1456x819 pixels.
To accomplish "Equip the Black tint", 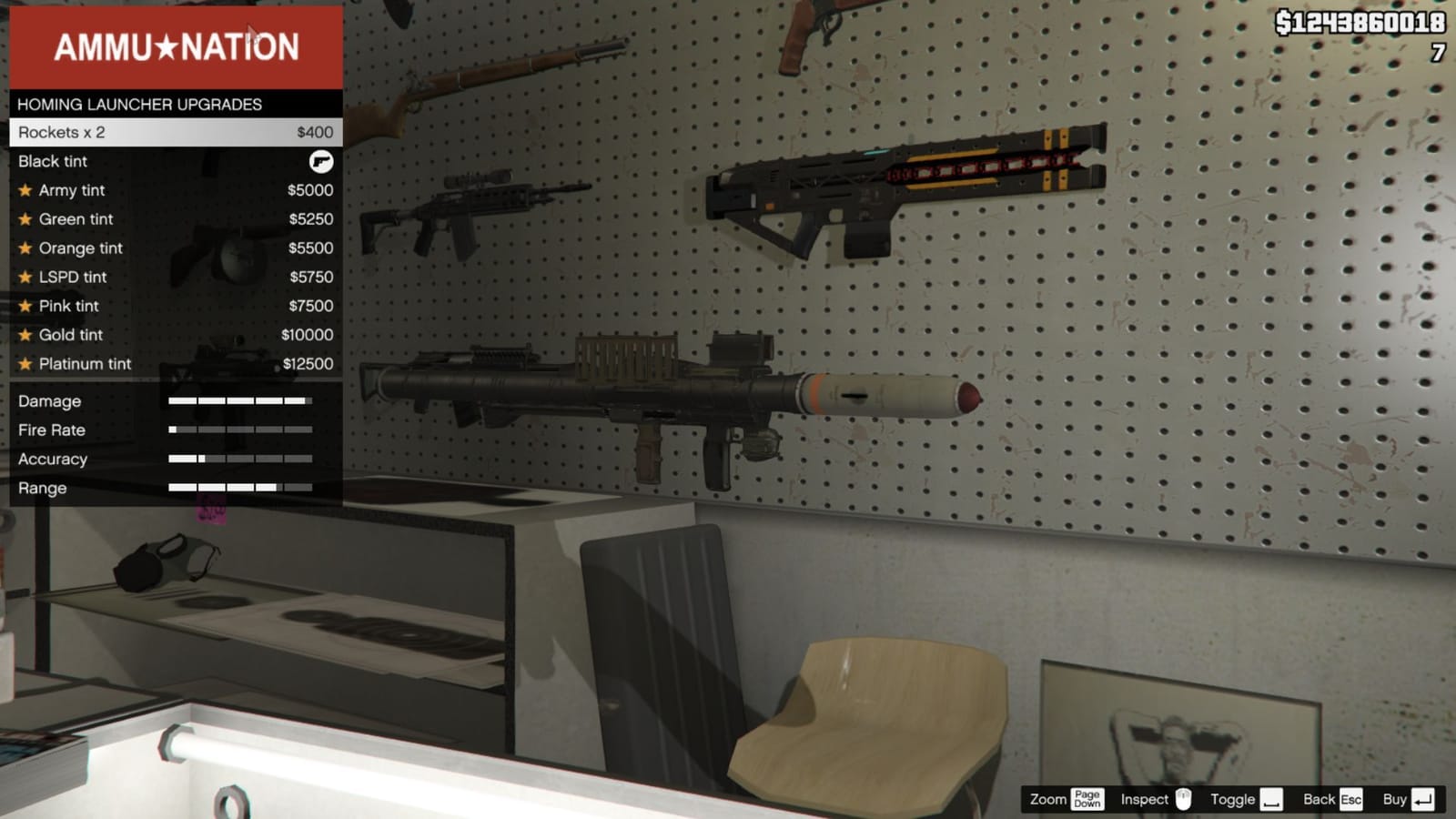I will pos(53,161).
